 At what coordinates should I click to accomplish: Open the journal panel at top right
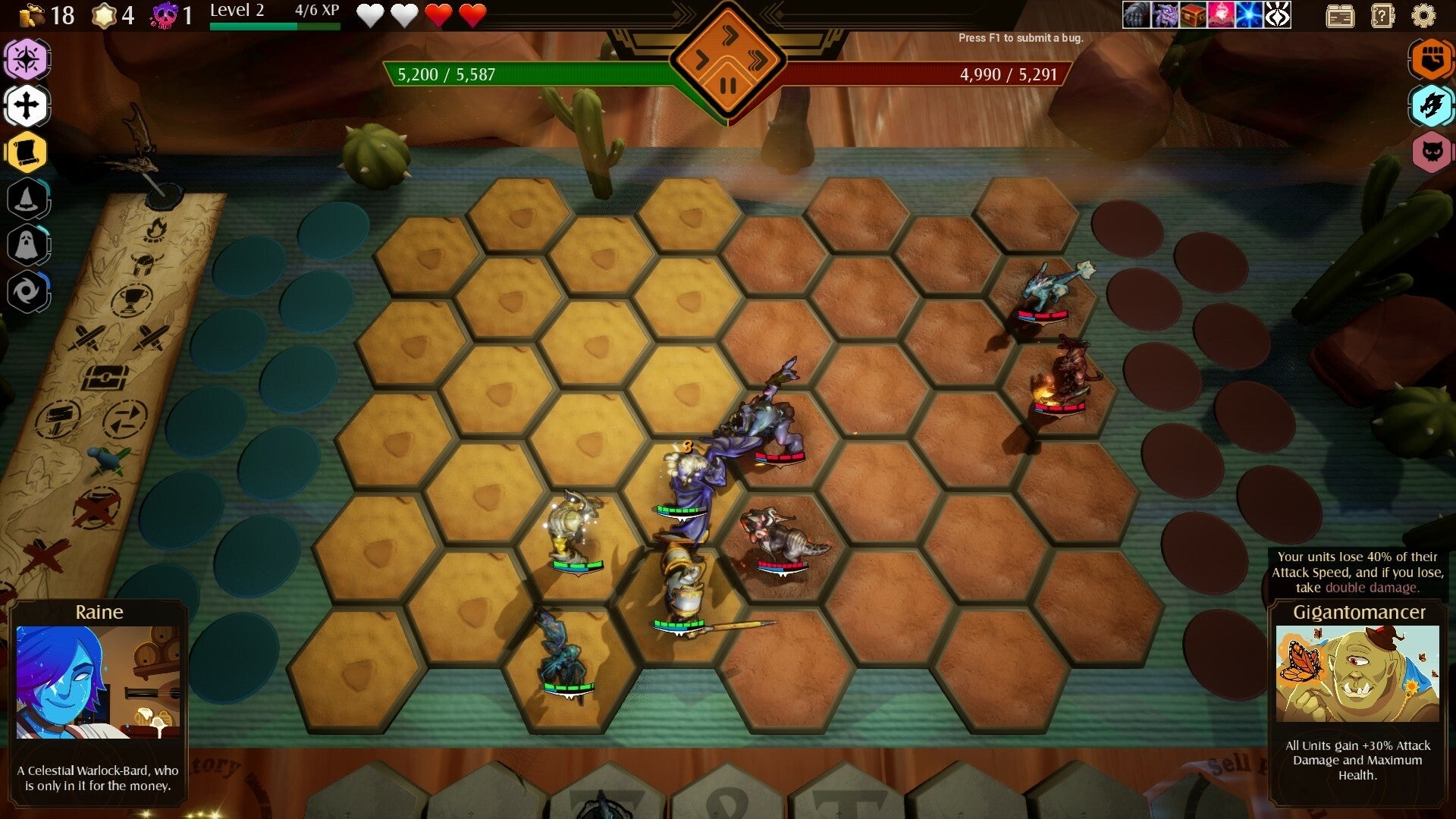tap(1342, 15)
